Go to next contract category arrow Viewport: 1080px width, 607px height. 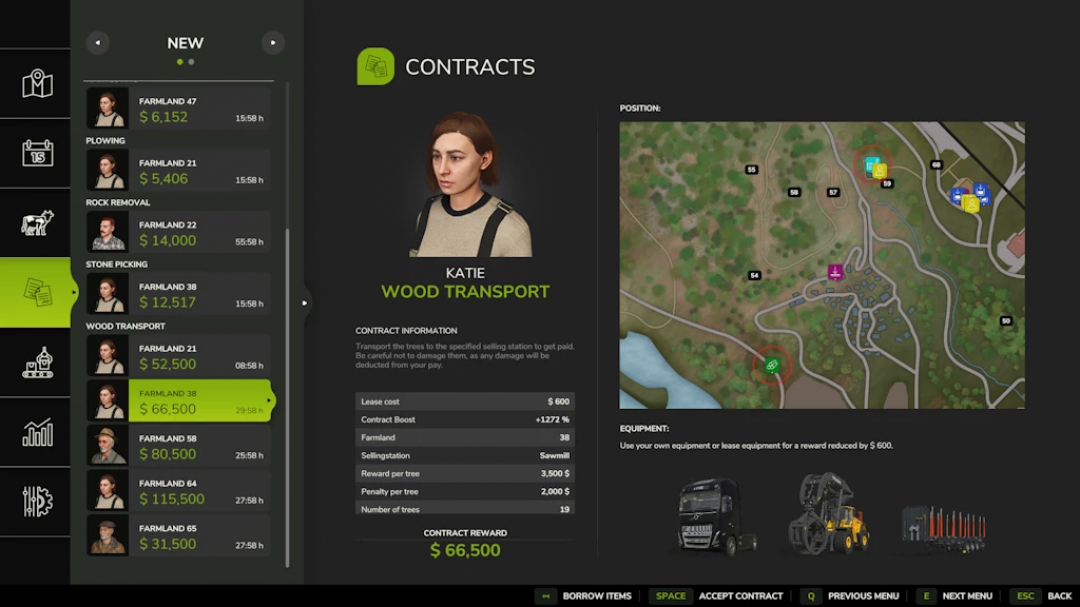(x=273, y=43)
